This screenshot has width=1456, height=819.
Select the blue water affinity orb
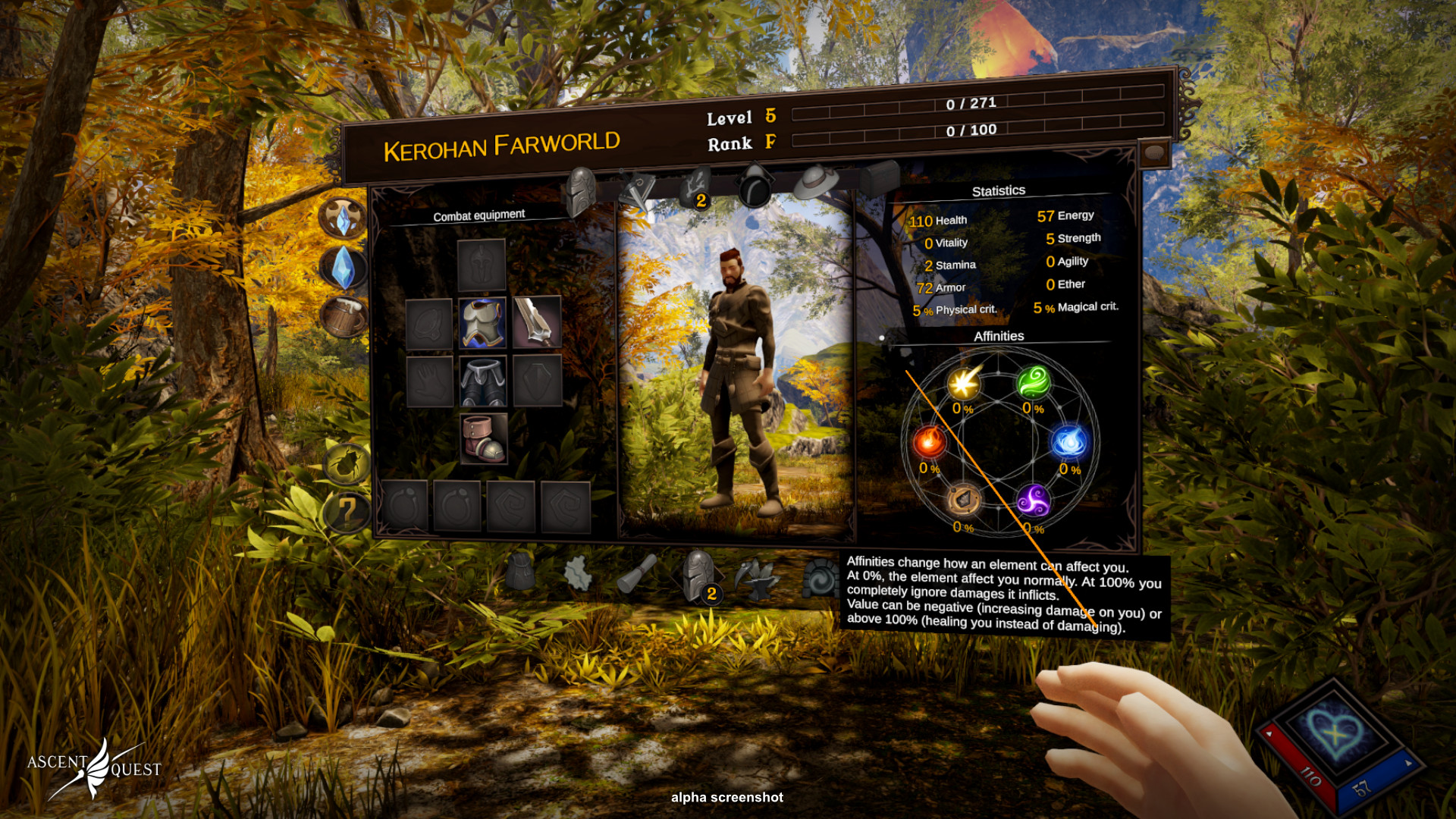[x=1069, y=441]
